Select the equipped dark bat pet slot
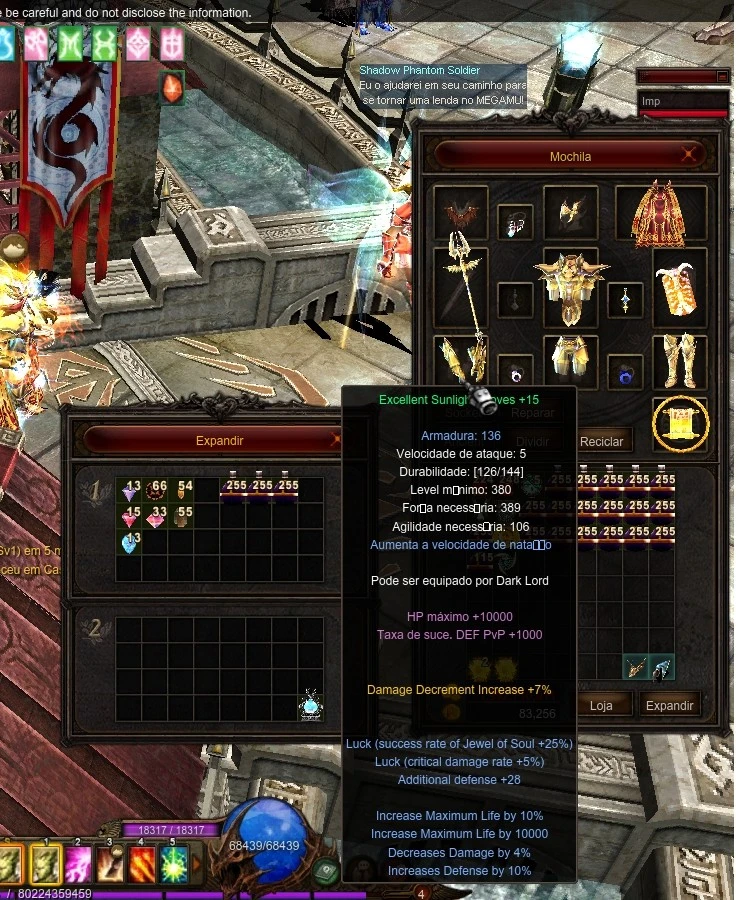This screenshot has height=900, width=736. click(x=461, y=213)
